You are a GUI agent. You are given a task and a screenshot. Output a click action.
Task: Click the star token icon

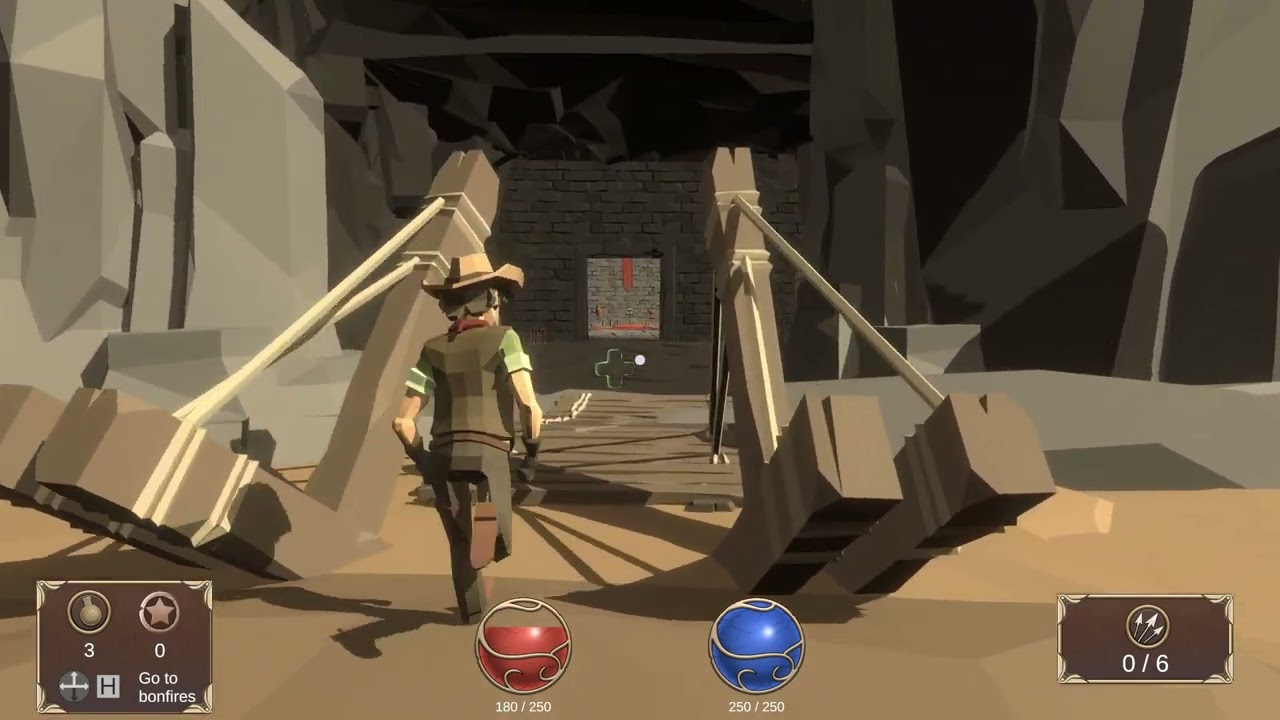[x=159, y=612]
